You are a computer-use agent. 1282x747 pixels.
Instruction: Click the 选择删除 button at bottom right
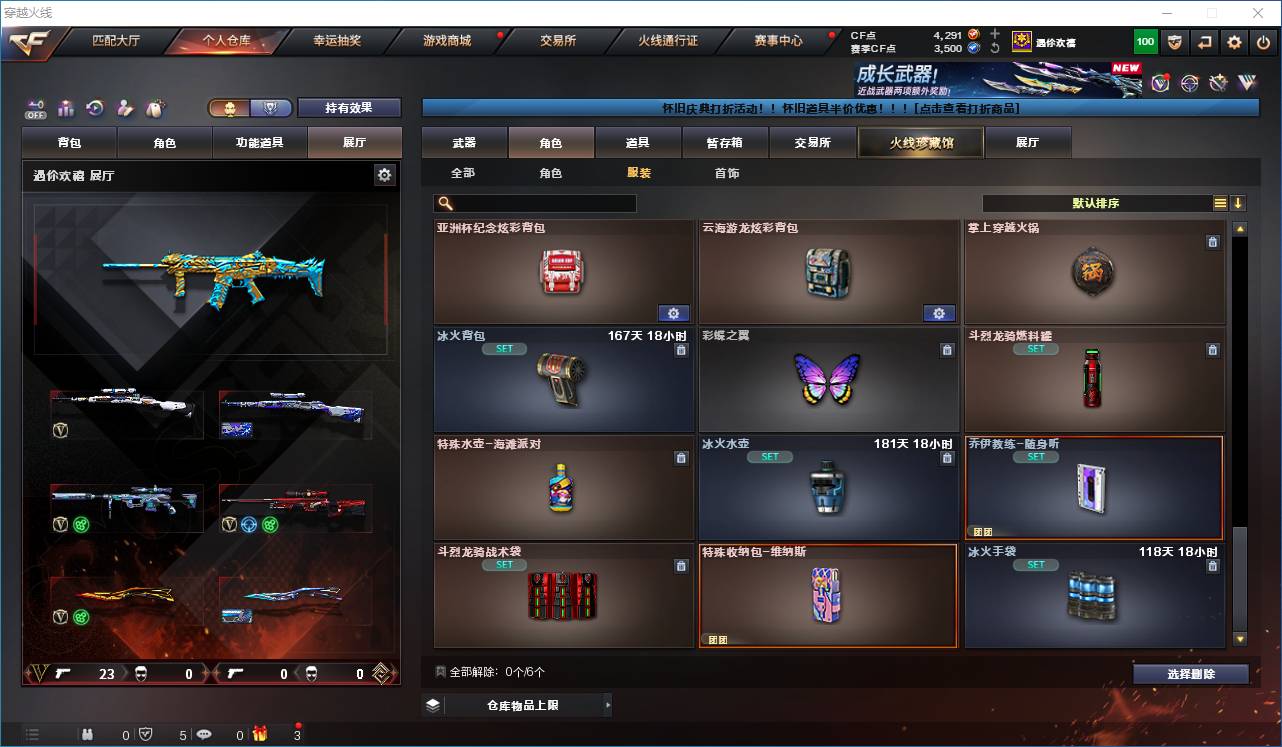click(x=1189, y=674)
